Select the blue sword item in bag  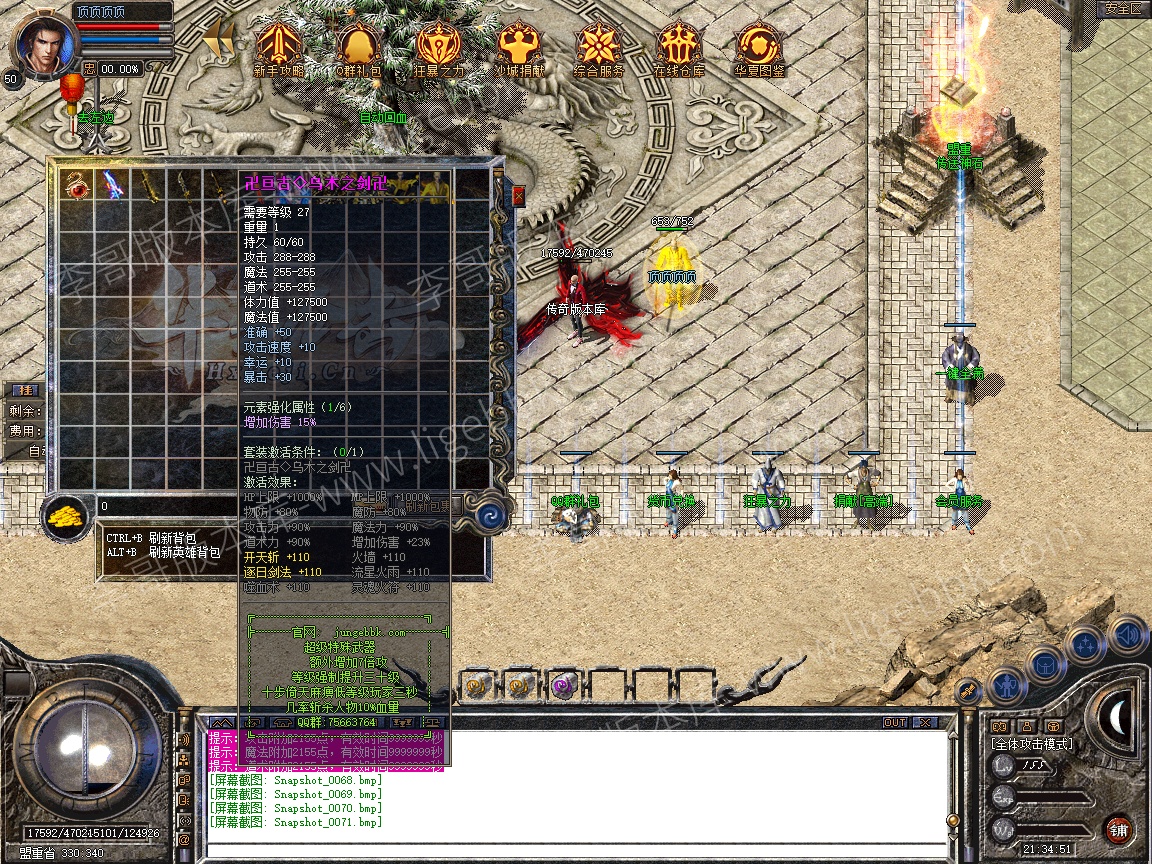pyautogui.click(x=111, y=184)
